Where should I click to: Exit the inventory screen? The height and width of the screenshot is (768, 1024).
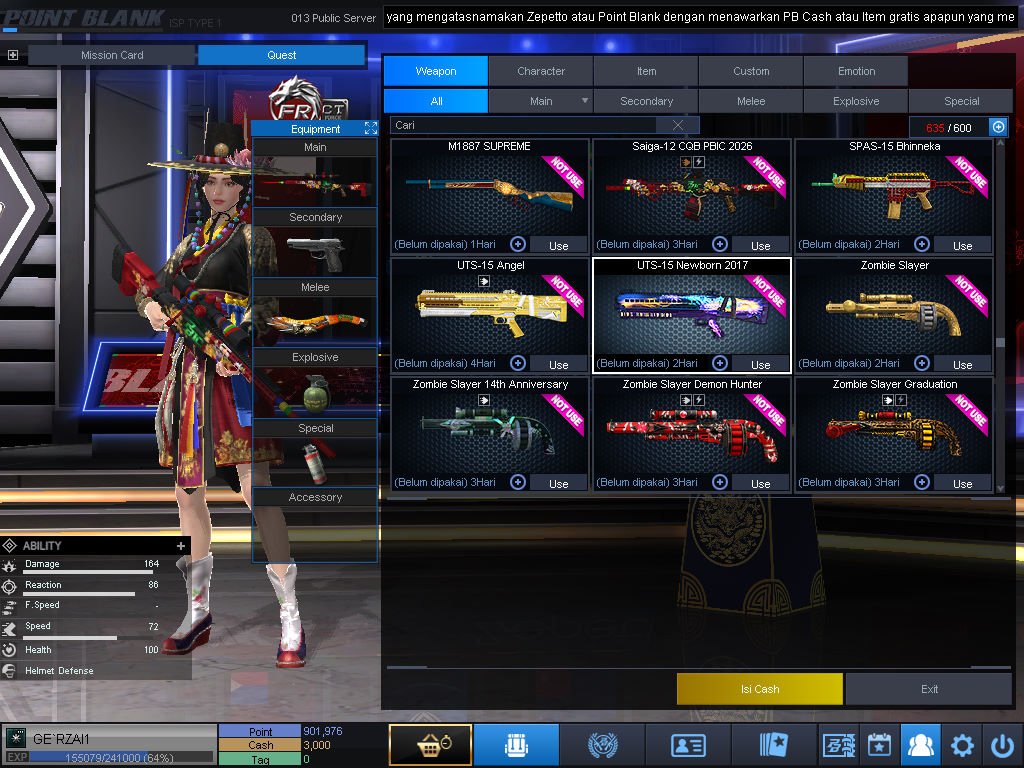tap(929, 689)
